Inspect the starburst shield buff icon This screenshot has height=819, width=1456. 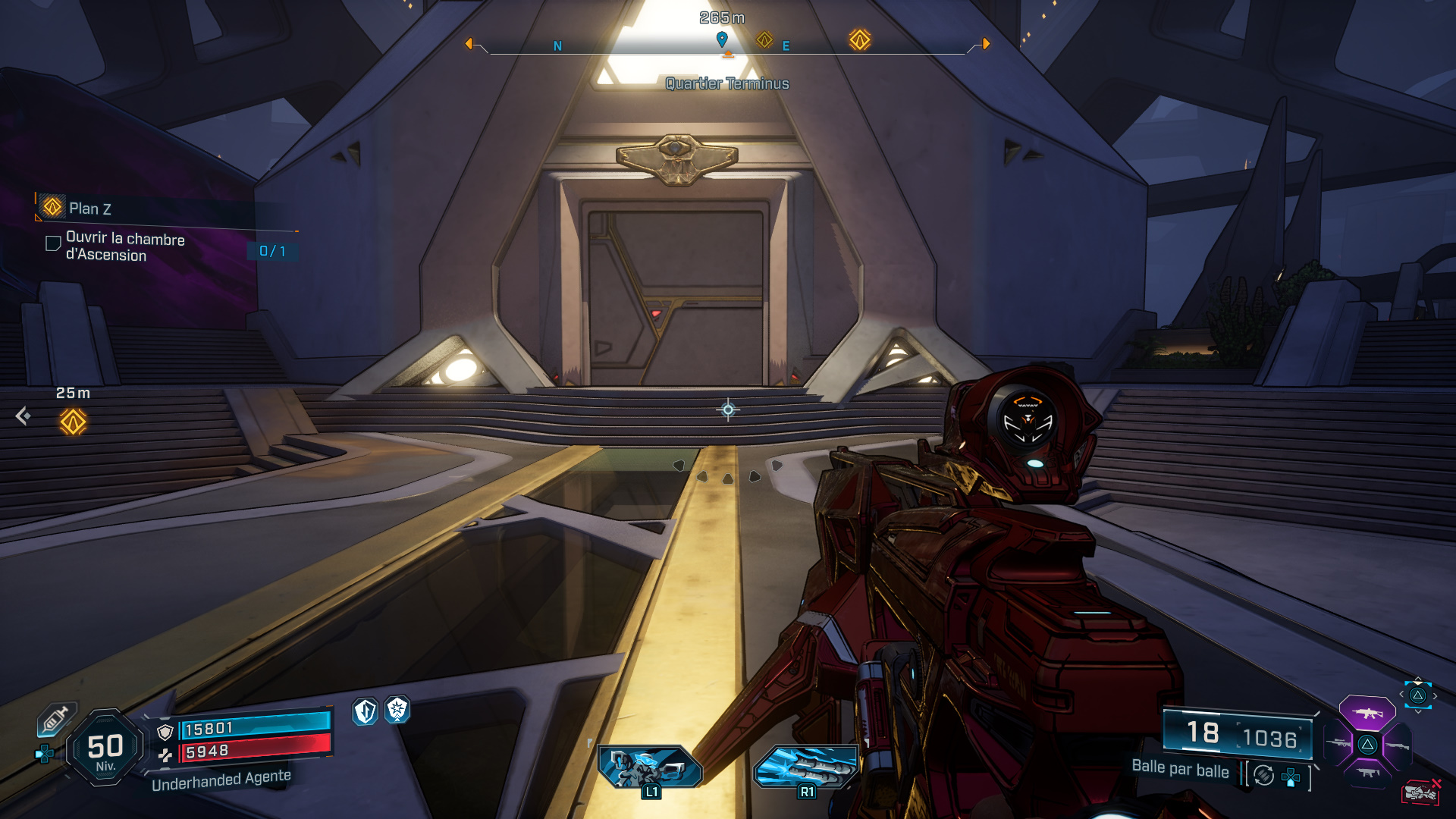tap(397, 710)
